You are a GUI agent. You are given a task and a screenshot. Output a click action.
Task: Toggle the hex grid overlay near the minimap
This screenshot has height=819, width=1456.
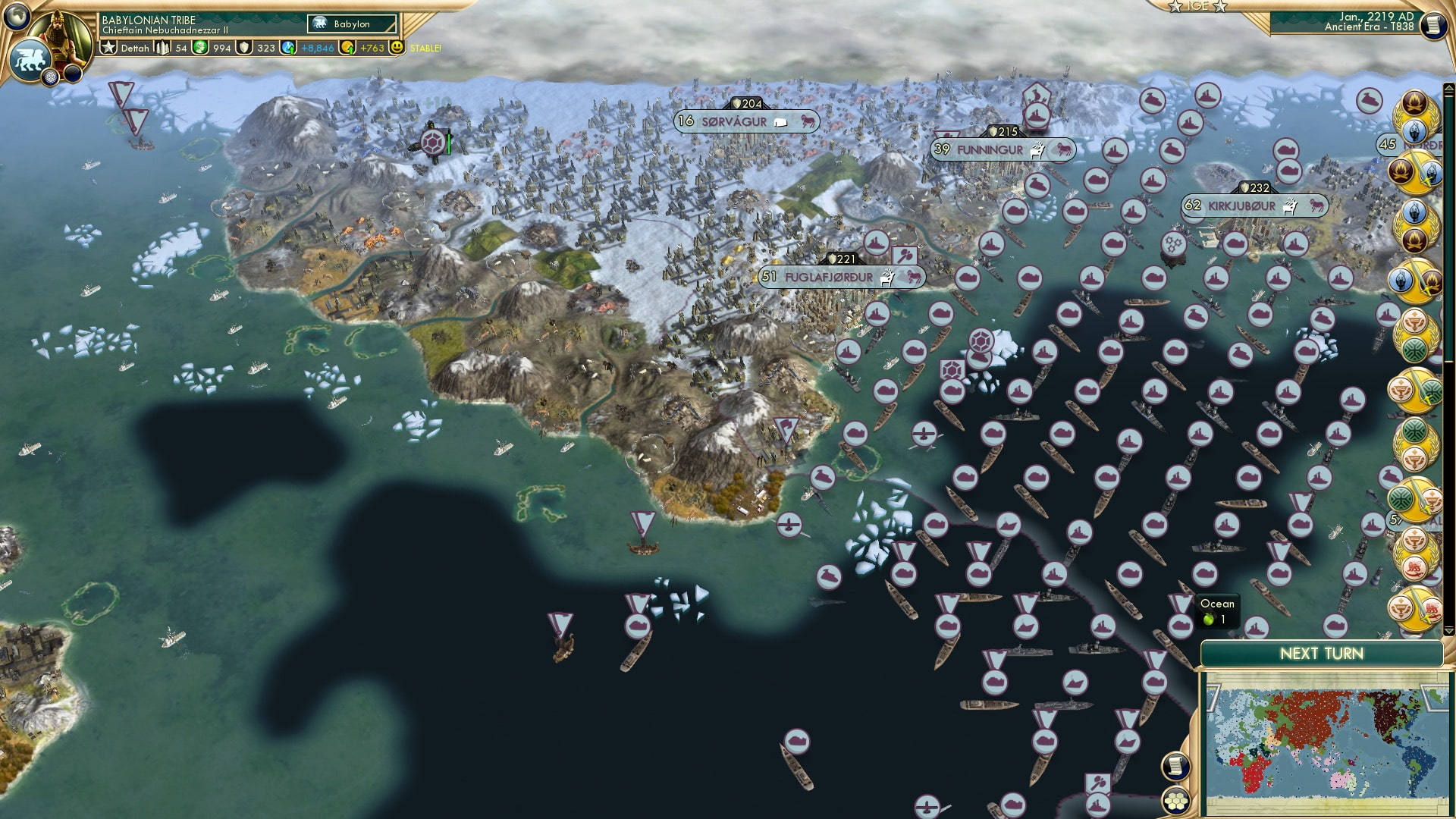(1175, 800)
